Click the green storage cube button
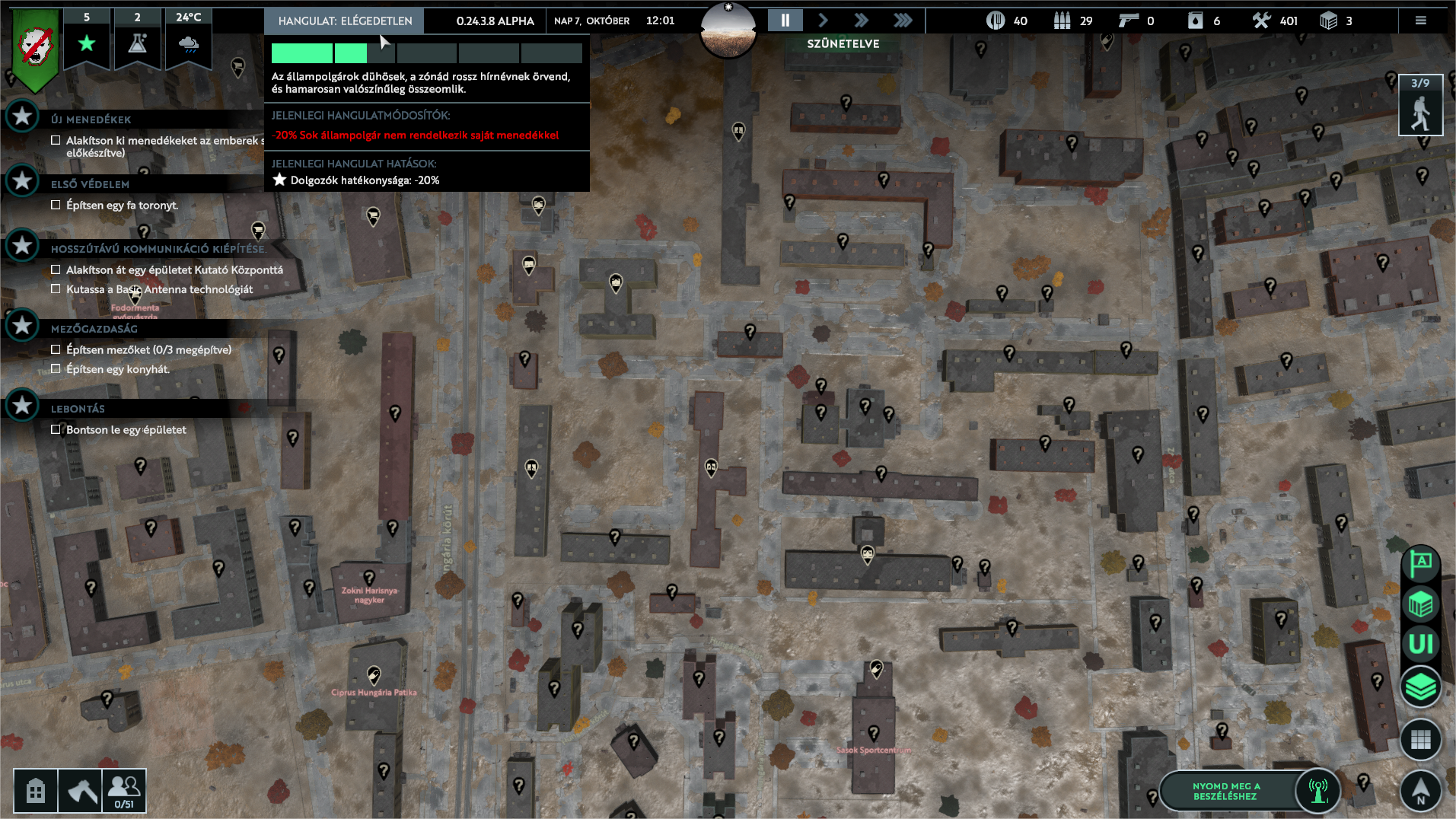1456x819 pixels. 1420,605
